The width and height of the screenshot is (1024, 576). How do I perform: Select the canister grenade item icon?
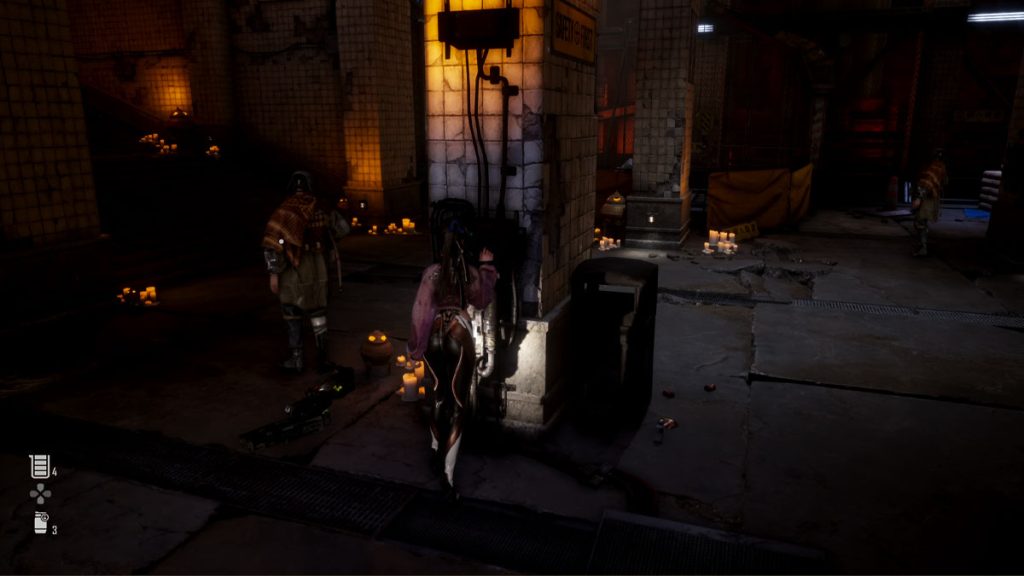point(41,522)
